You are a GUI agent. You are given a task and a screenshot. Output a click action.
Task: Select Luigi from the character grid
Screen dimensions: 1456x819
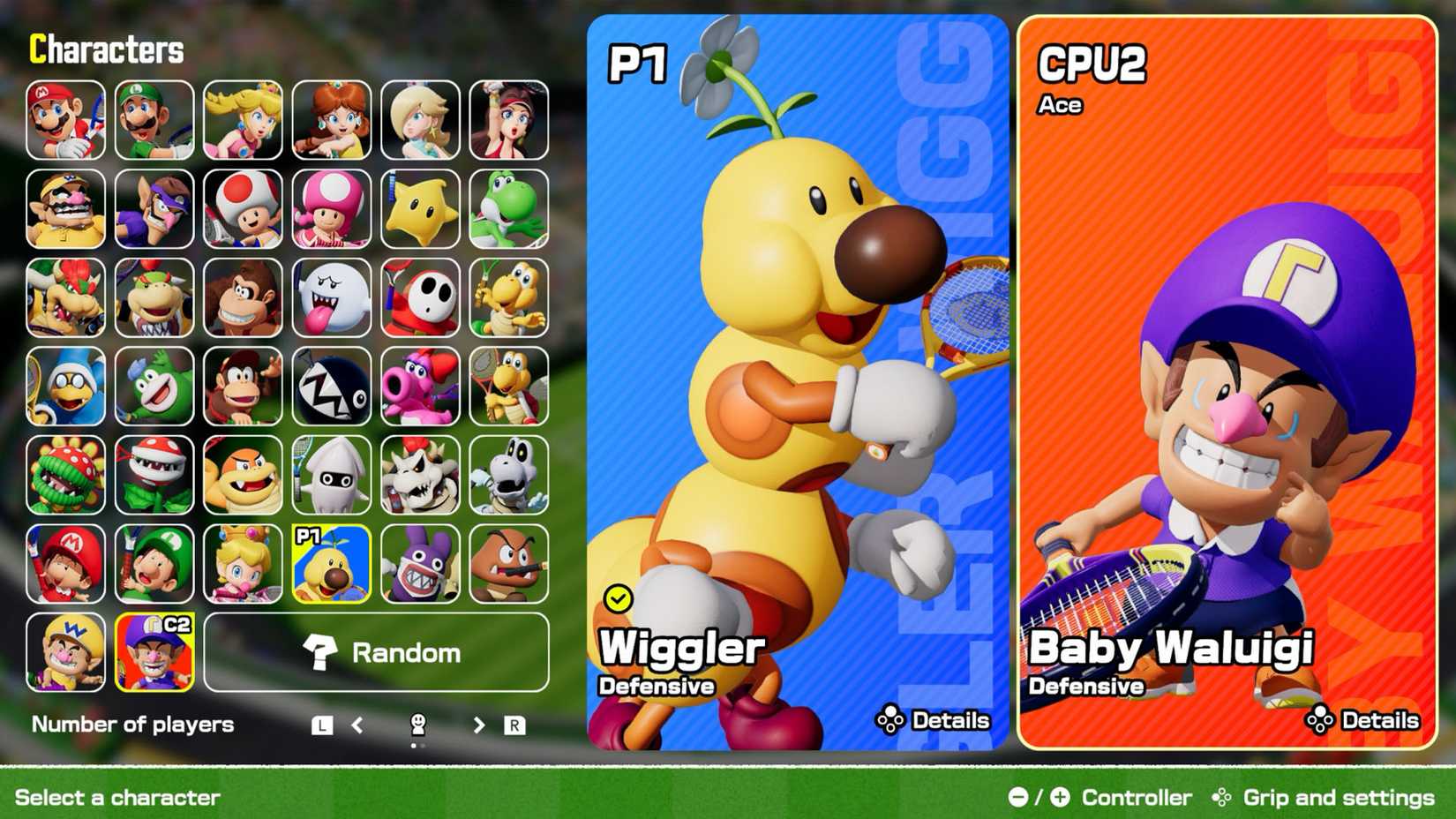tap(154, 119)
